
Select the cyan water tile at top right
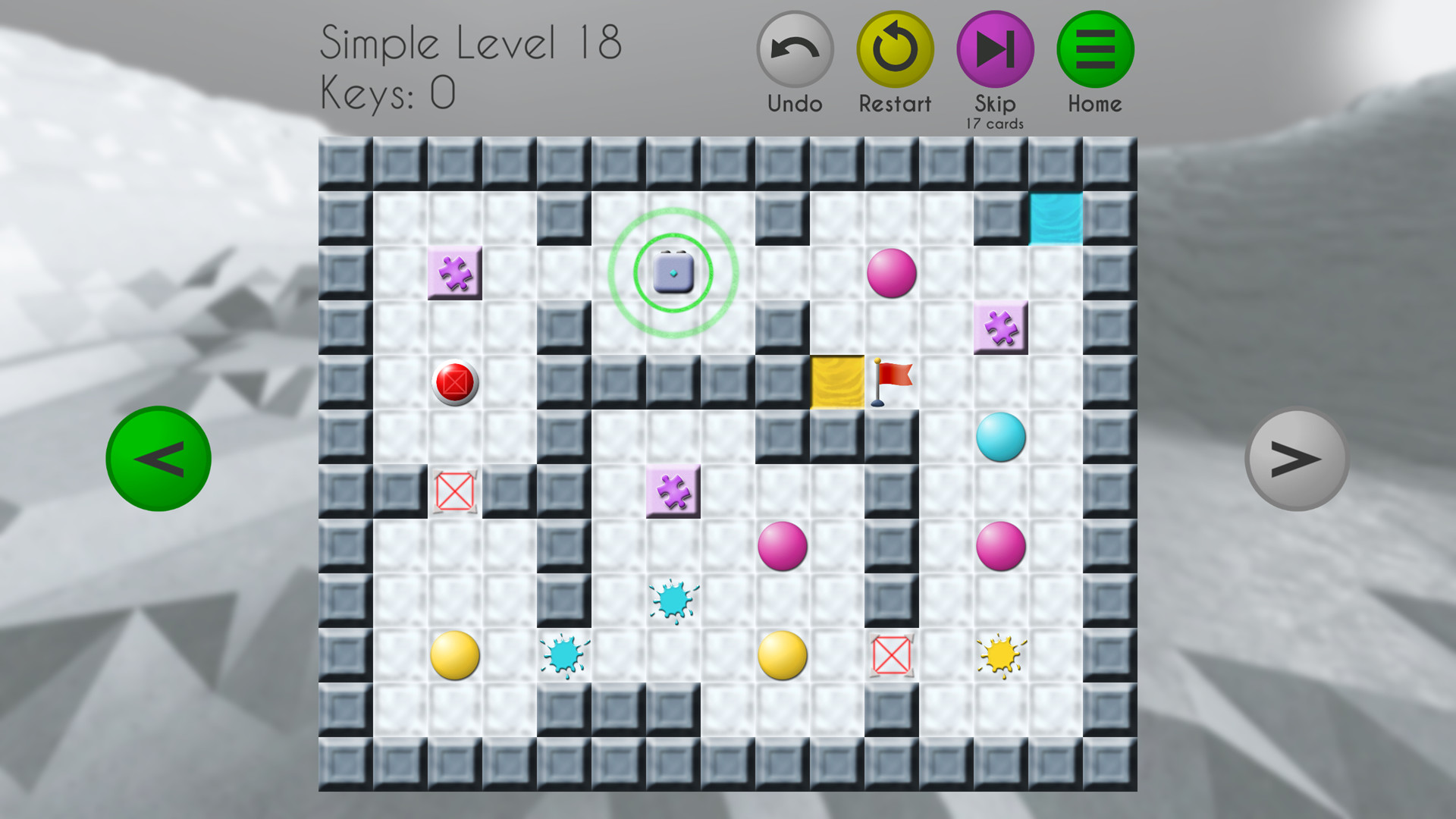pyautogui.click(x=1056, y=218)
